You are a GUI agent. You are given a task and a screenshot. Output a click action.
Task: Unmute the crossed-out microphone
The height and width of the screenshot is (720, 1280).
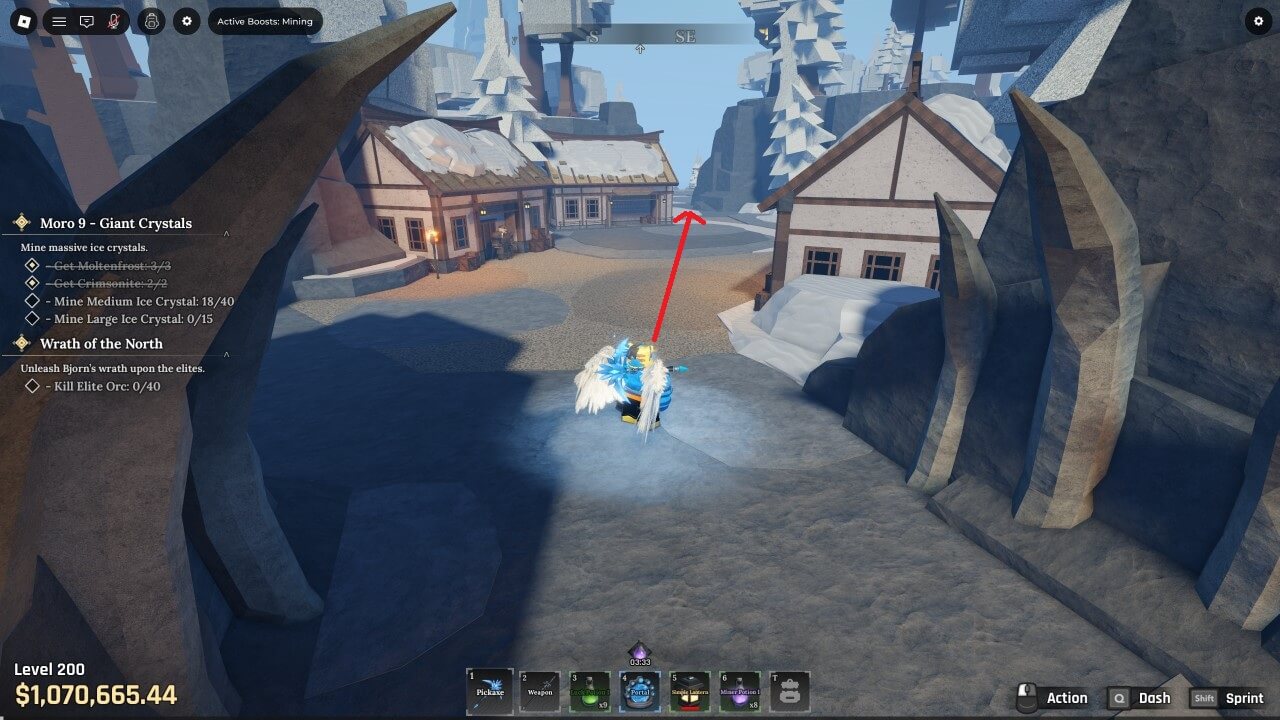coord(114,21)
